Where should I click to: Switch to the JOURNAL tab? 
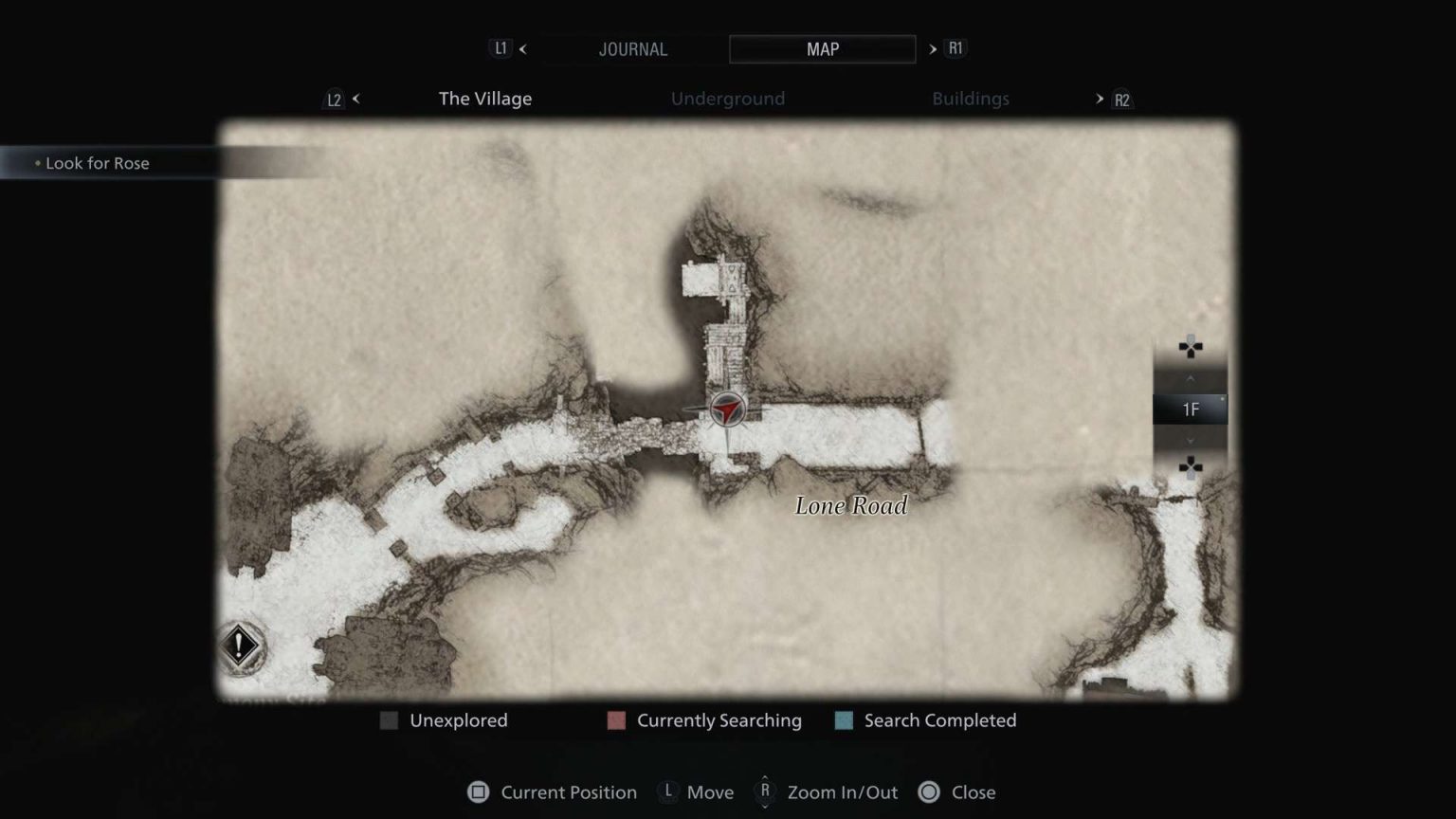(632, 48)
